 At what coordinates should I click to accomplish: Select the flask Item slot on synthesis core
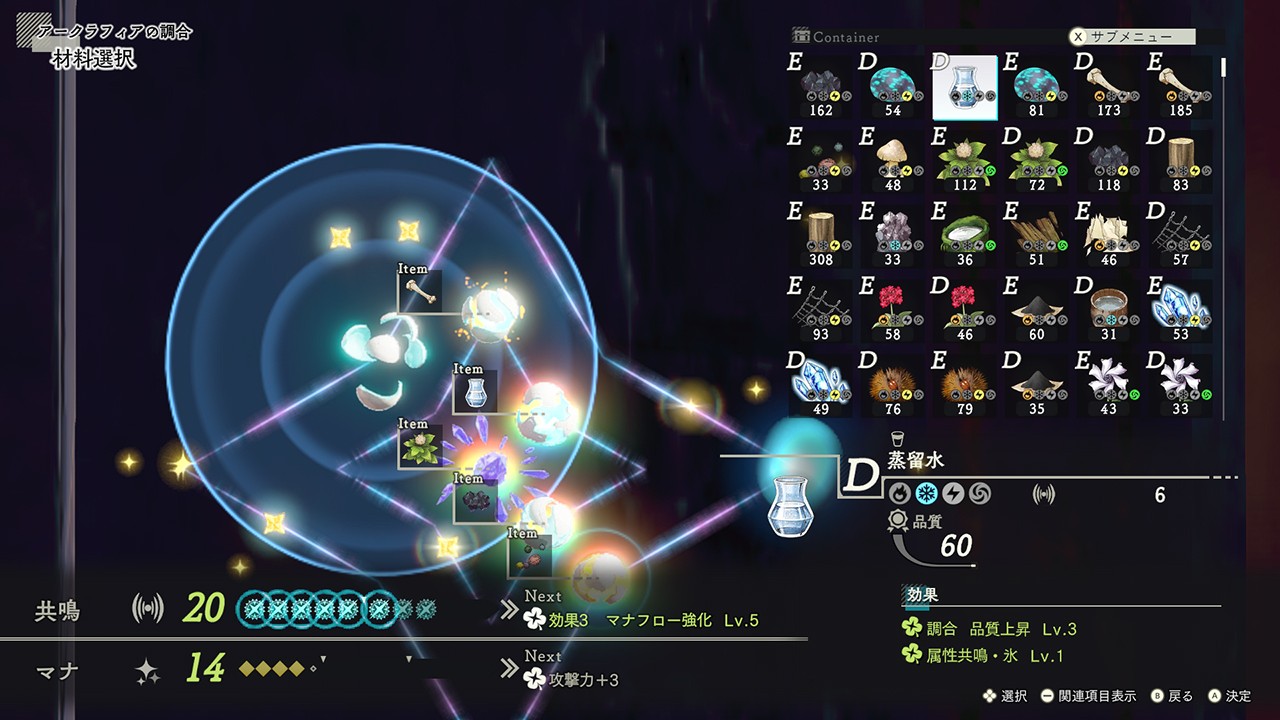tap(474, 392)
